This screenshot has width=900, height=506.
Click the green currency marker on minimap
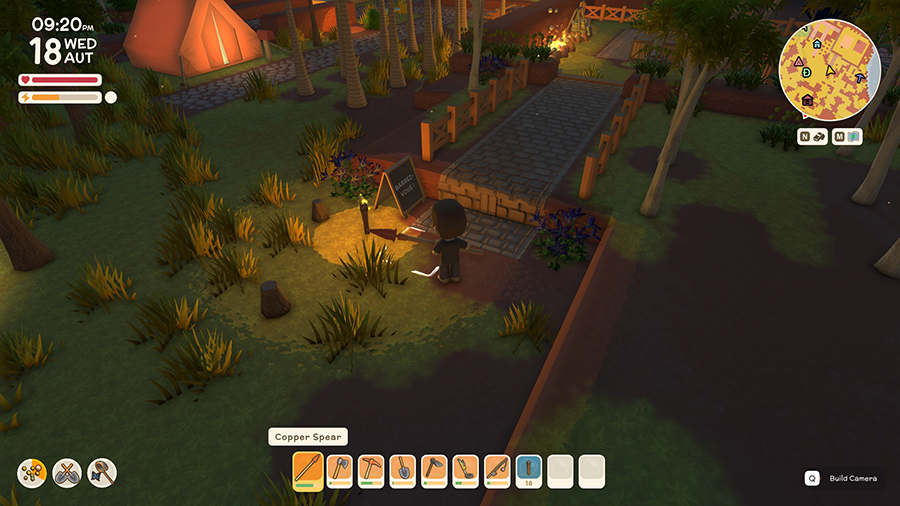806,72
